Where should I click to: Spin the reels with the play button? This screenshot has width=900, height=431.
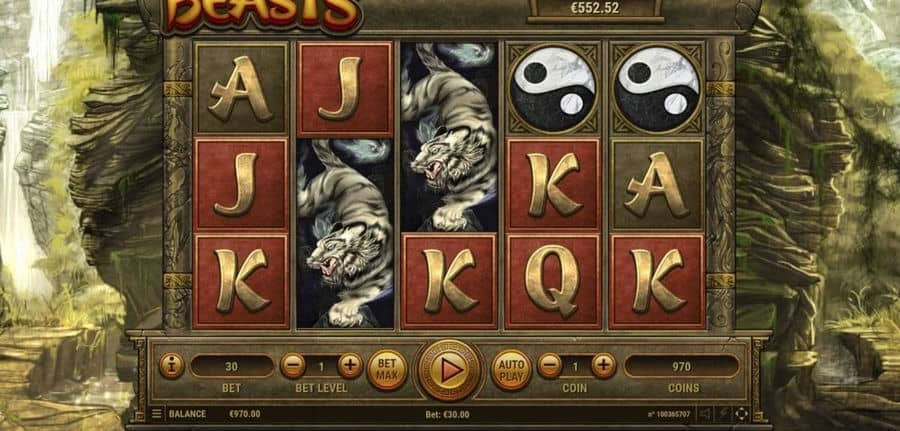449,367
